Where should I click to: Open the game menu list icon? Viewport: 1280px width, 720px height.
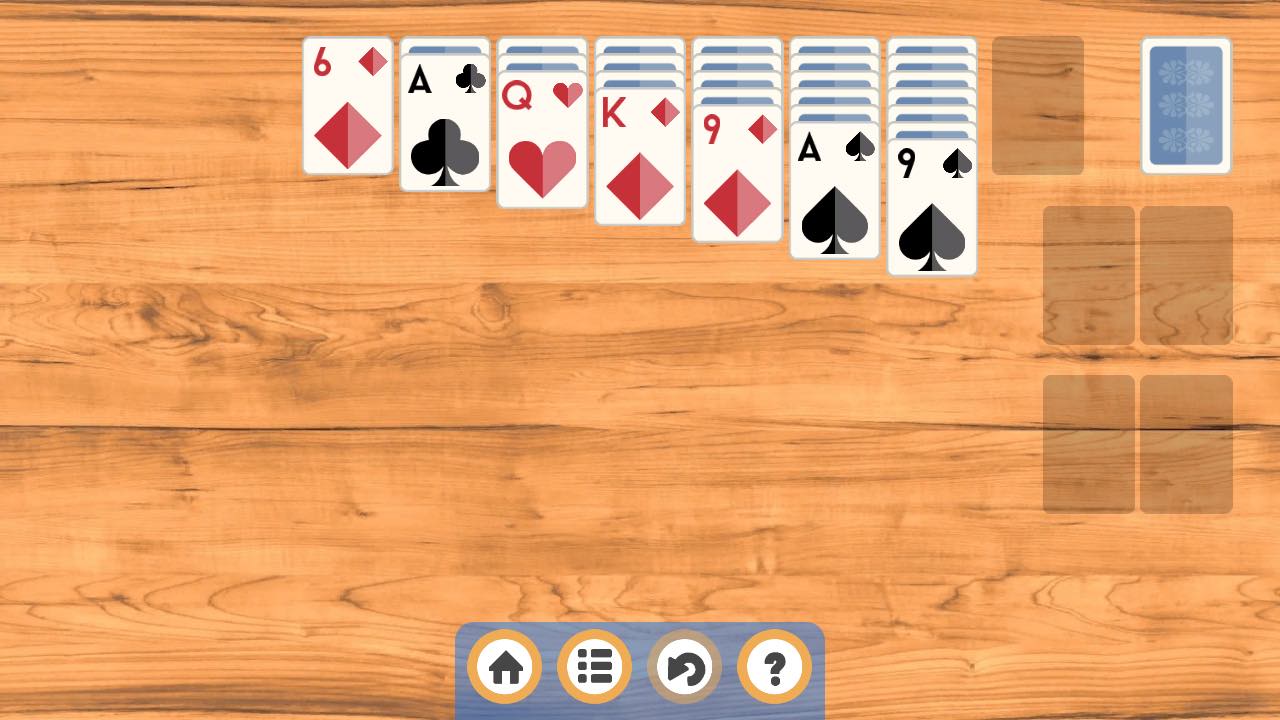tap(594, 666)
